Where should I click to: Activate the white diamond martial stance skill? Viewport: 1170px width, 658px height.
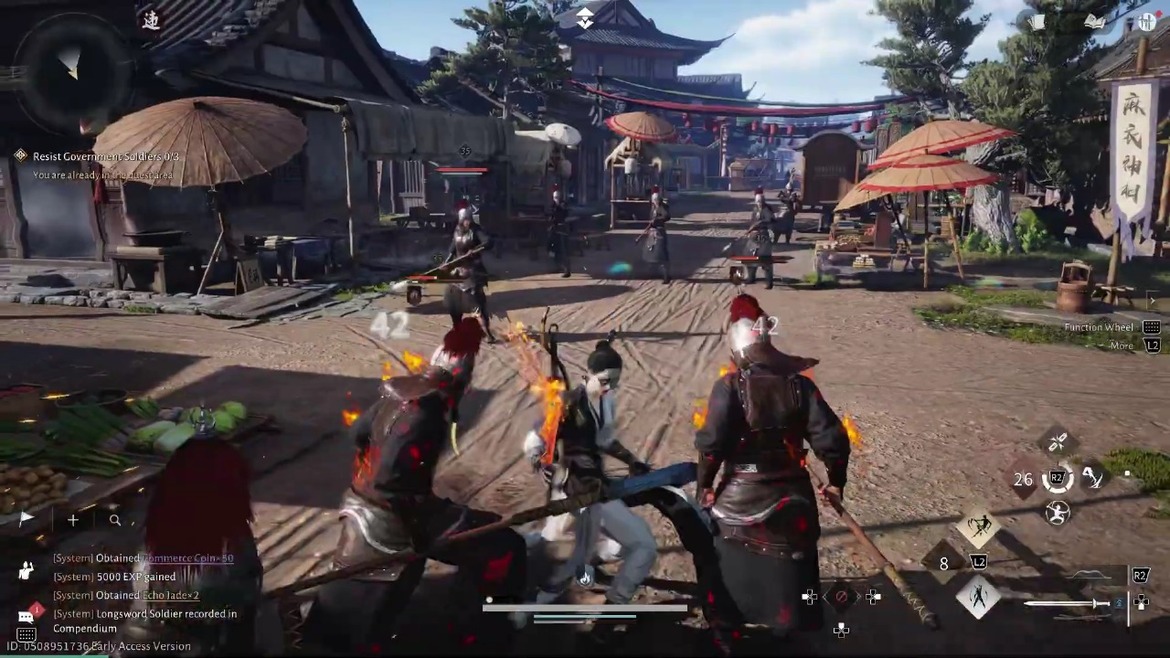pyautogui.click(x=977, y=598)
